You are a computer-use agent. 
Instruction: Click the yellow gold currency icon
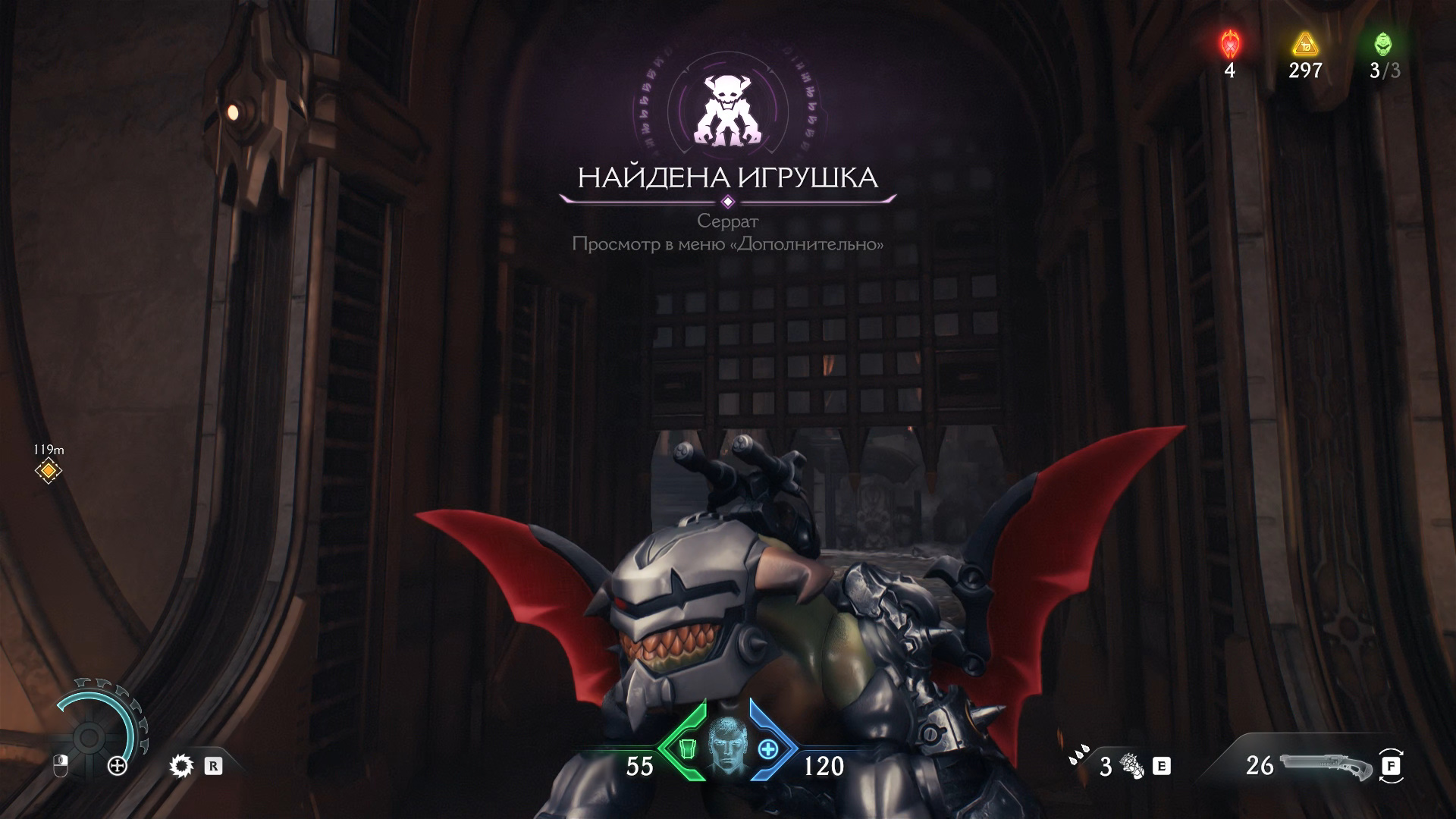click(x=1304, y=44)
